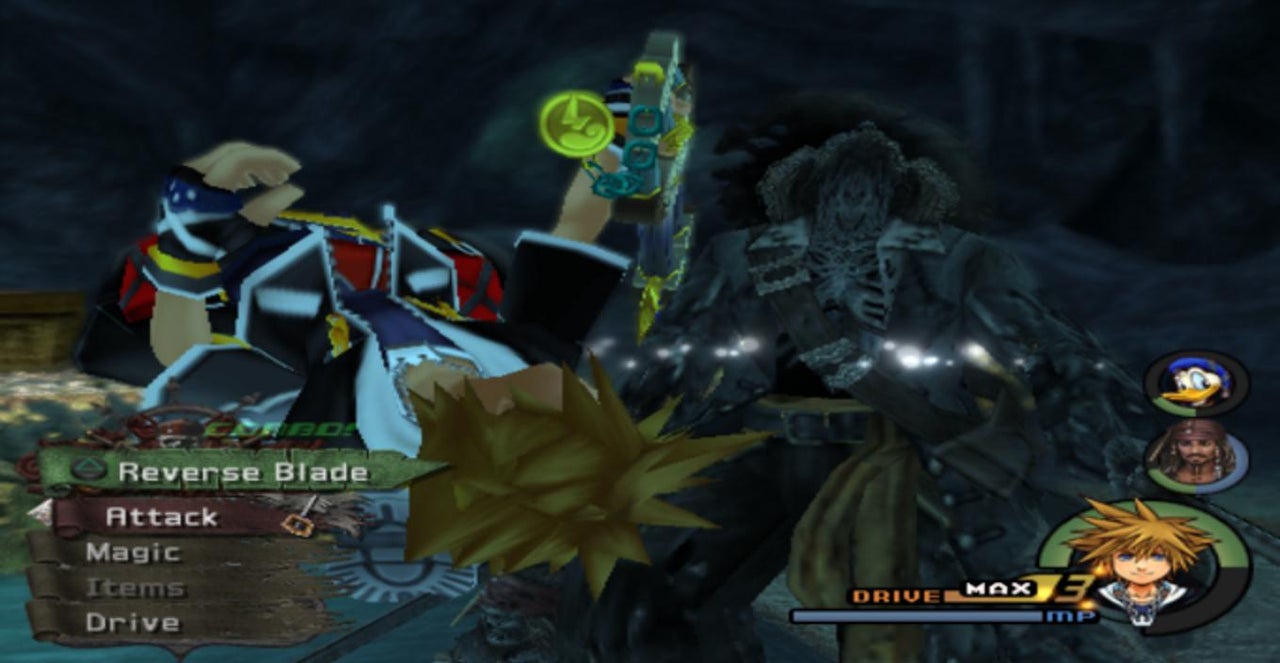
Task: Choose the Items command
Action: coord(135,588)
